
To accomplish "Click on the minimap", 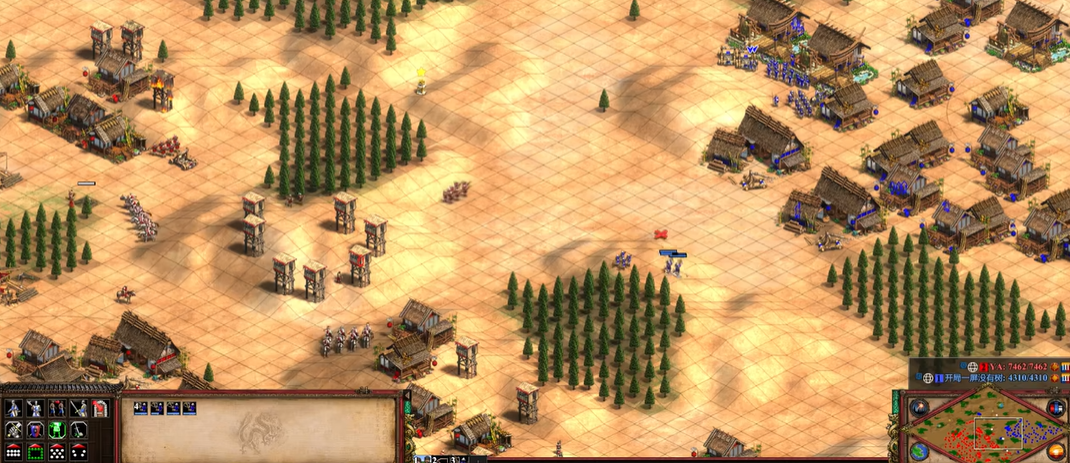I will [987, 430].
